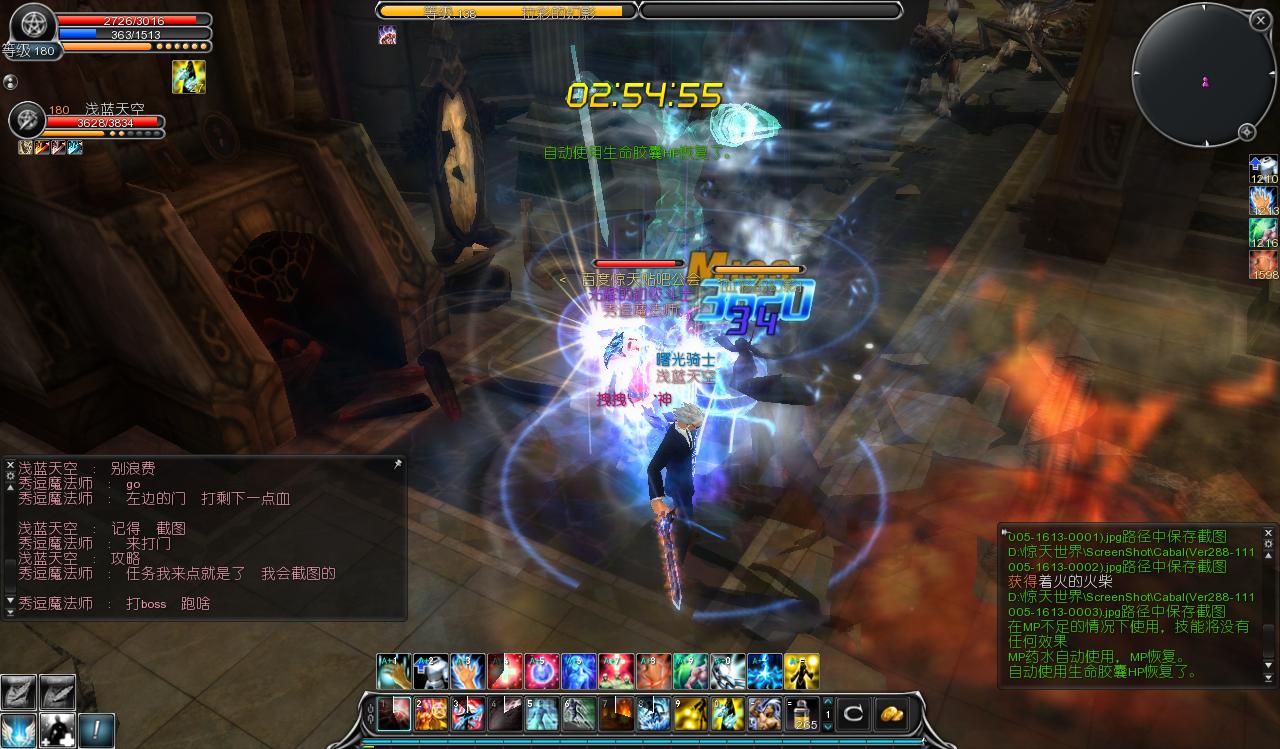Select party member 浅蓝天空's portrait

(x=27, y=121)
